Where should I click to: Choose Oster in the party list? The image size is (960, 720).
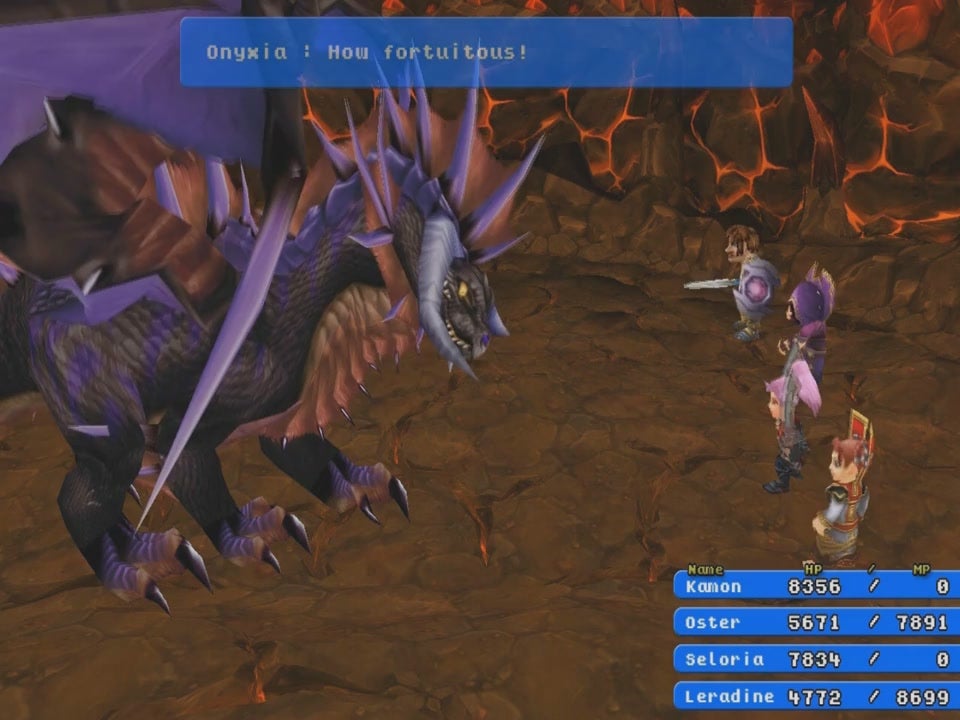pyautogui.click(x=816, y=623)
